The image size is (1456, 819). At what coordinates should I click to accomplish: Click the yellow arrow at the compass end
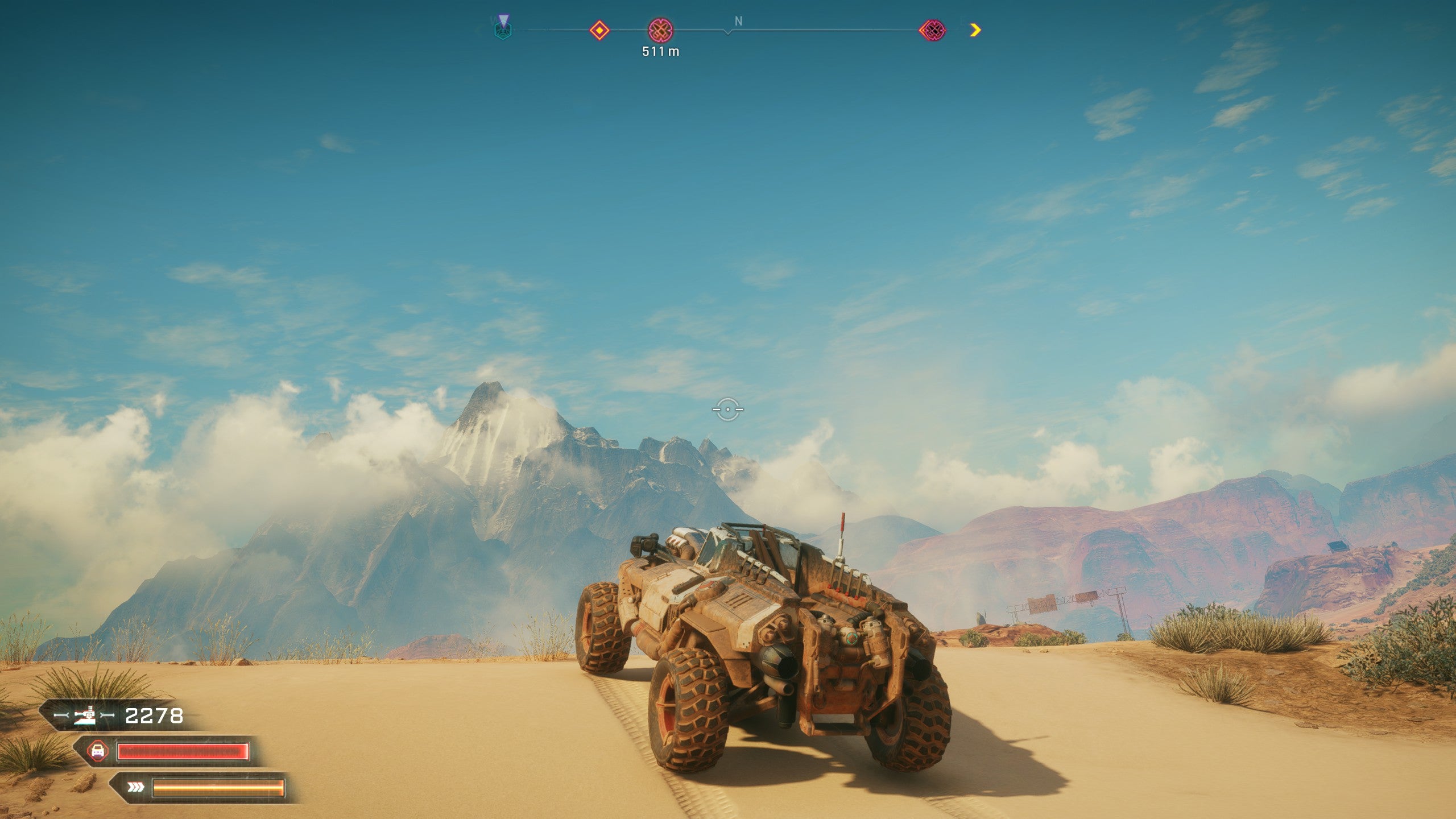pos(975,30)
